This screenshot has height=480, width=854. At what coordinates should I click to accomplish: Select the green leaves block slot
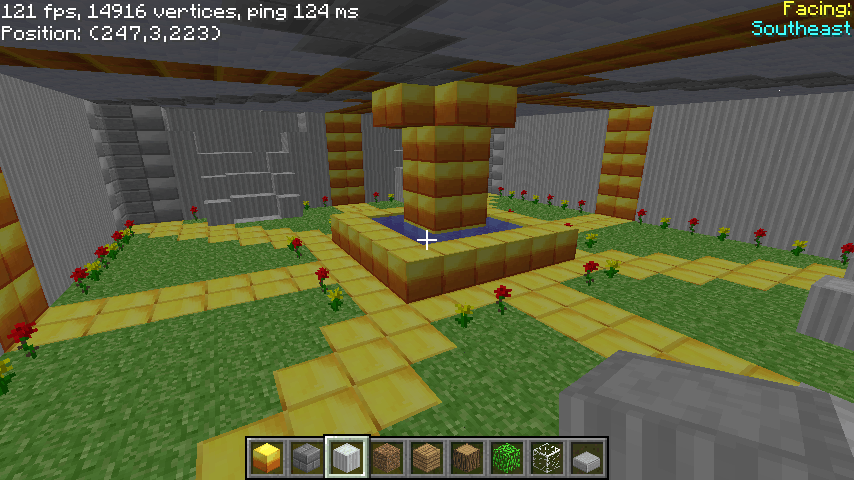coord(507,458)
